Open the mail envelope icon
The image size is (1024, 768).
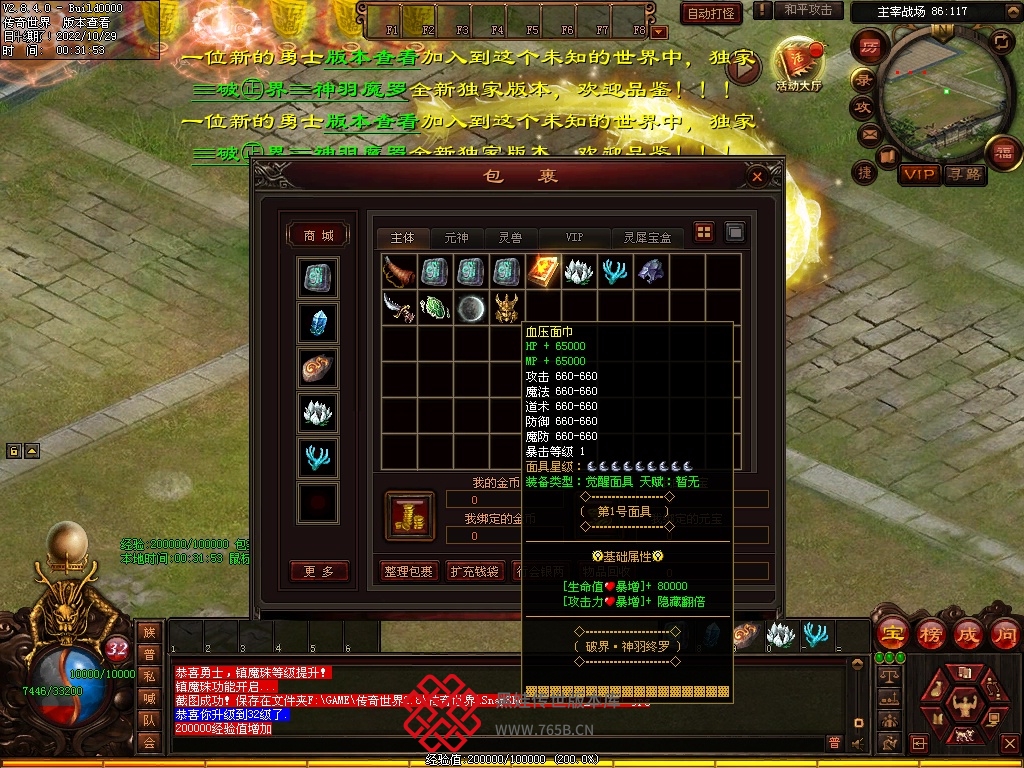pos(868,133)
